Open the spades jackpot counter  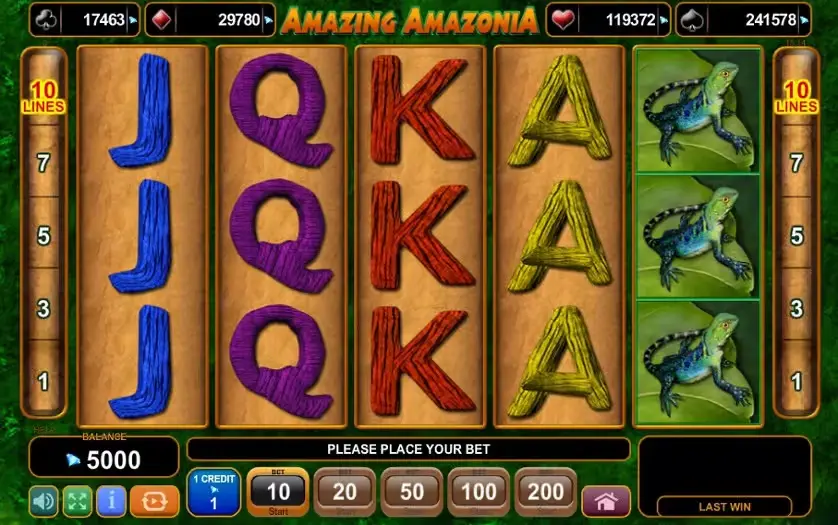742,19
